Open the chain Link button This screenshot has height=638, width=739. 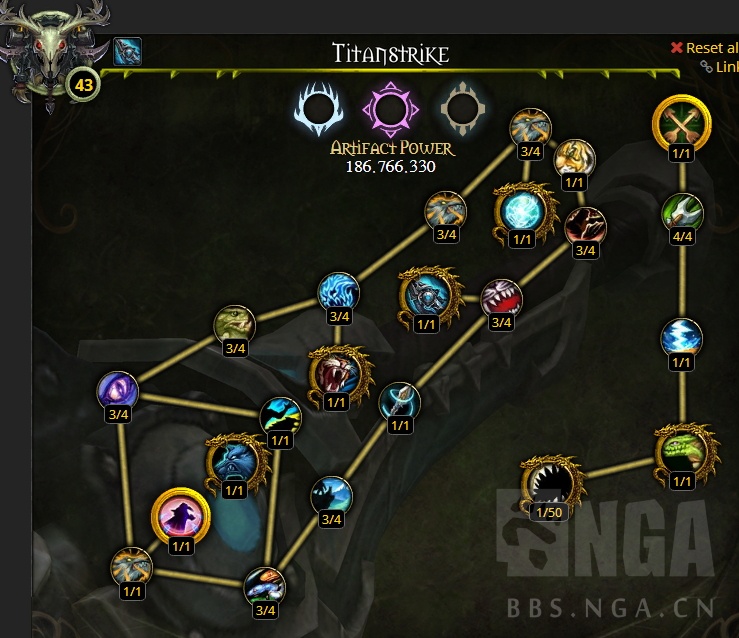coord(720,67)
